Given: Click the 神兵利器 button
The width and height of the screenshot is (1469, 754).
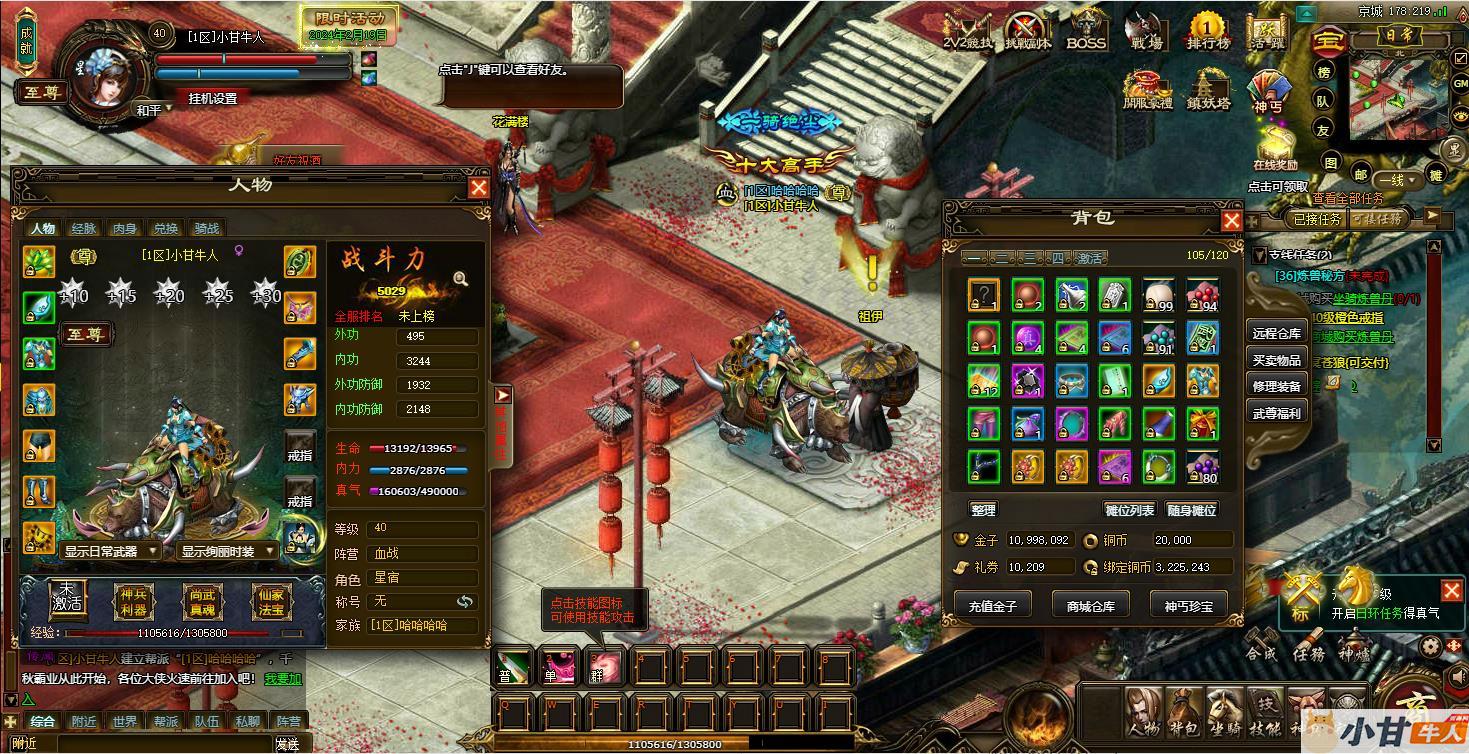Looking at the screenshot, I should point(134,600).
